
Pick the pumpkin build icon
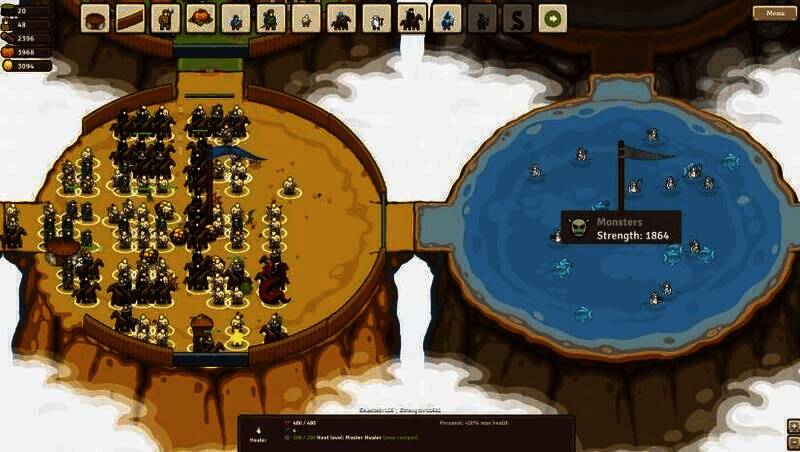point(200,18)
